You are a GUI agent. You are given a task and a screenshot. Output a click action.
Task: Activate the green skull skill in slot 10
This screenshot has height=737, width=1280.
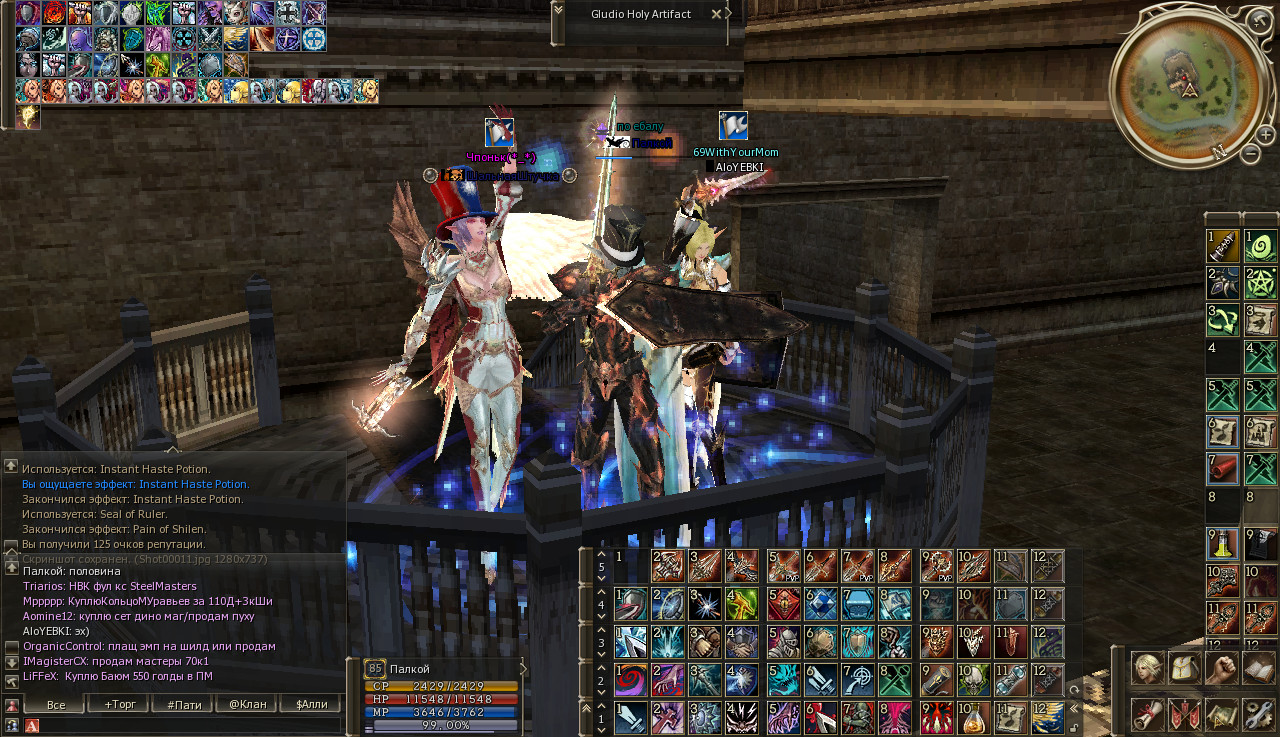(973, 680)
